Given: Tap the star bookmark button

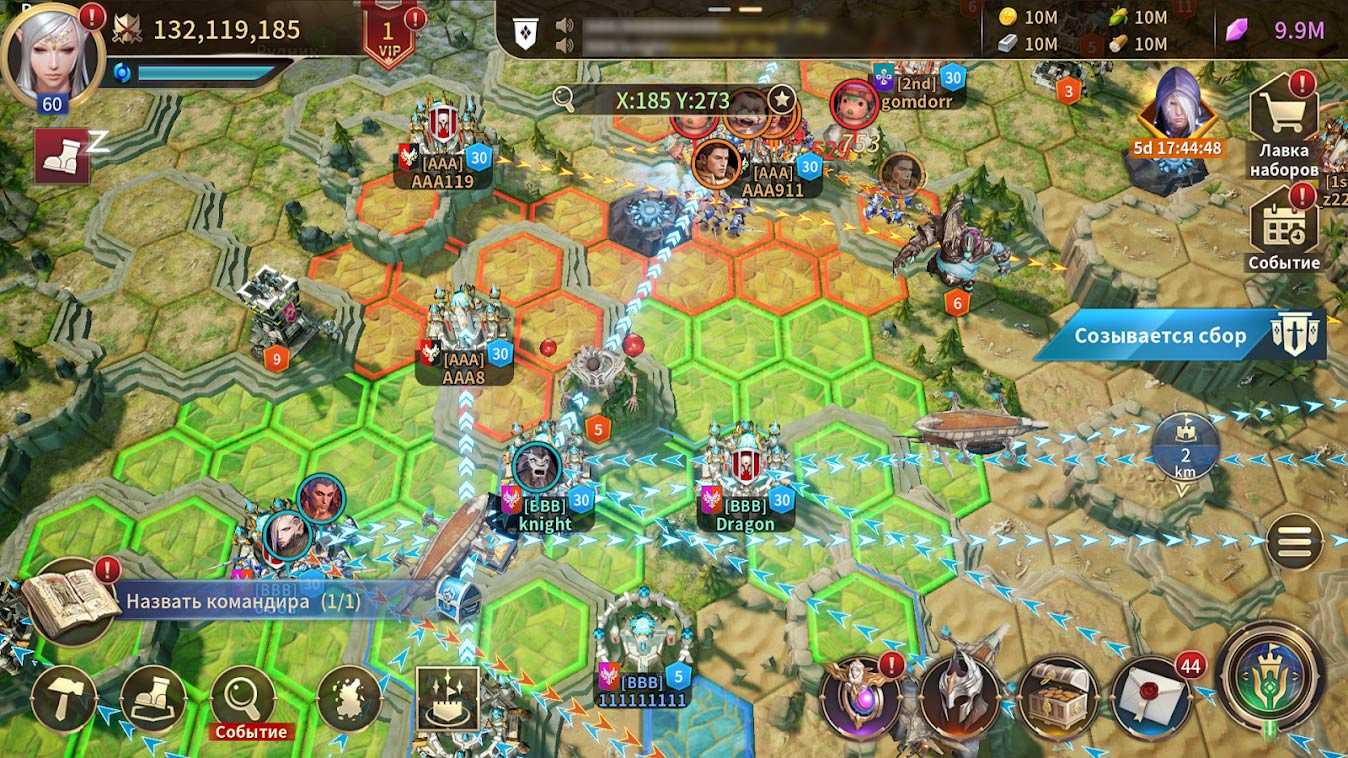Looking at the screenshot, I should (x=781, y=100).
